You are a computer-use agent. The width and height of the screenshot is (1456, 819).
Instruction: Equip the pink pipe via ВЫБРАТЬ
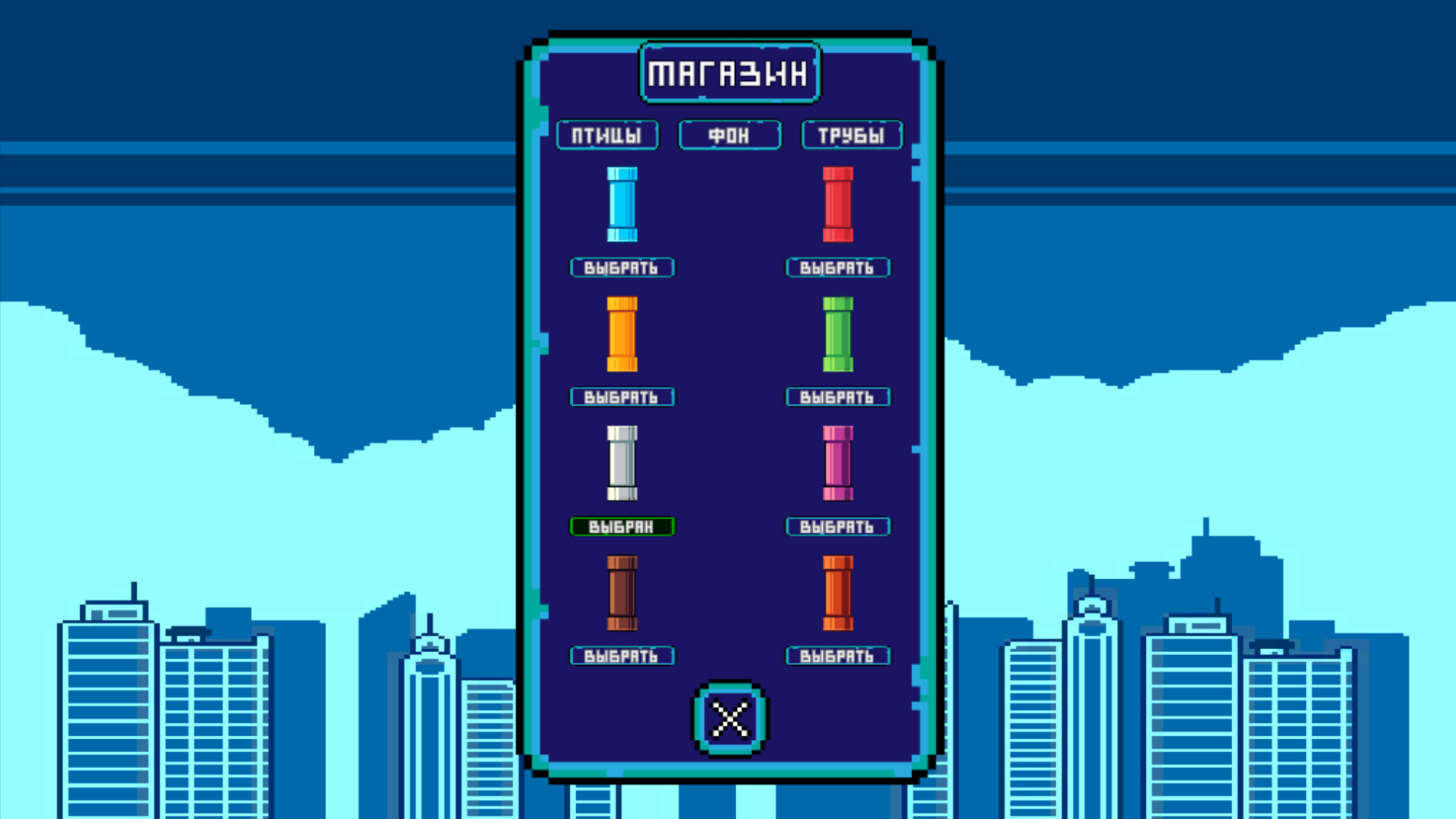[x=837, y=526]
